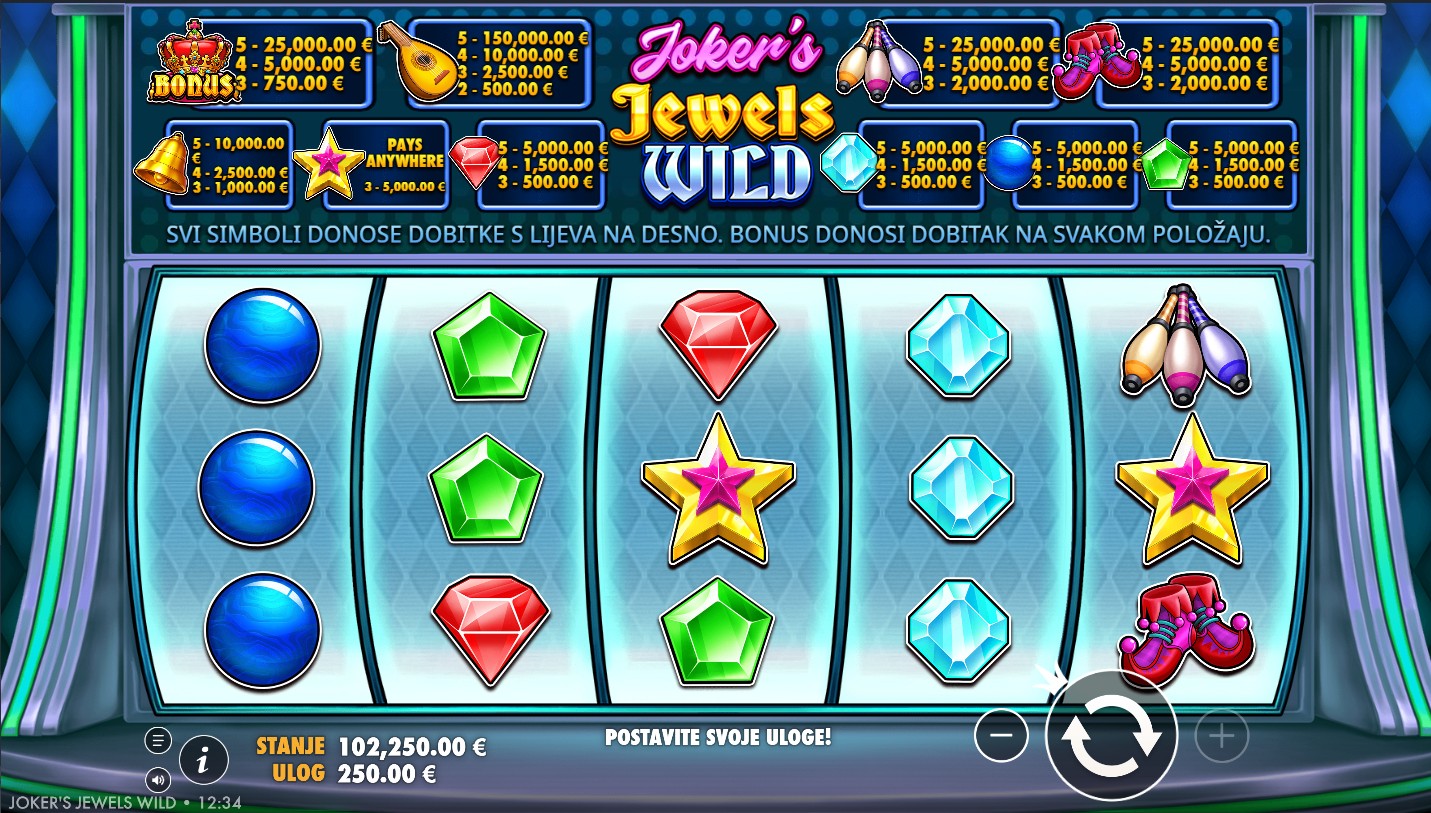Toggle sound with the speaker icon
Image resolution: width=1431 pixels, height=813 pixels.
tap(158, 779)
